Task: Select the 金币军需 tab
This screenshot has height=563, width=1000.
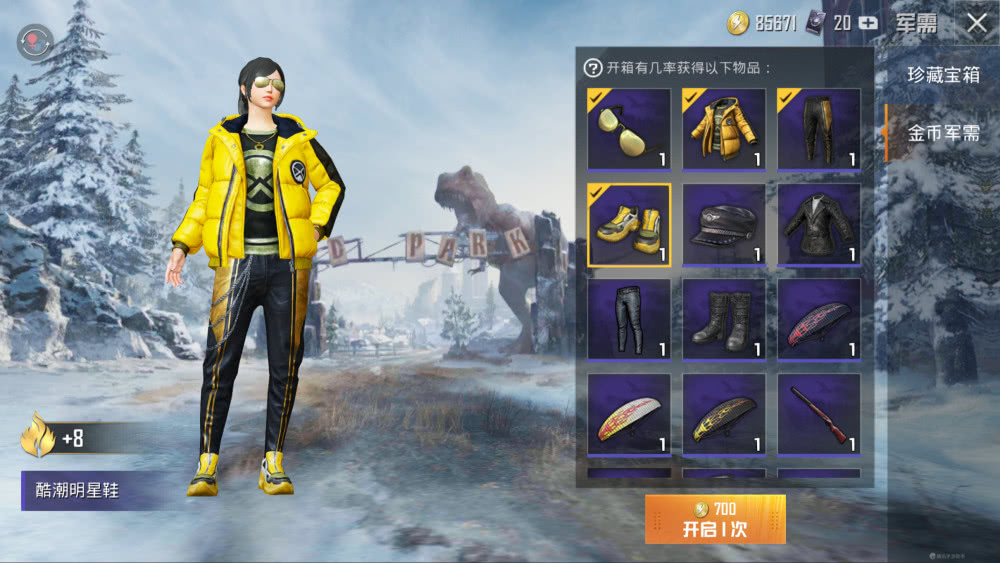Action: coord(943,133)
